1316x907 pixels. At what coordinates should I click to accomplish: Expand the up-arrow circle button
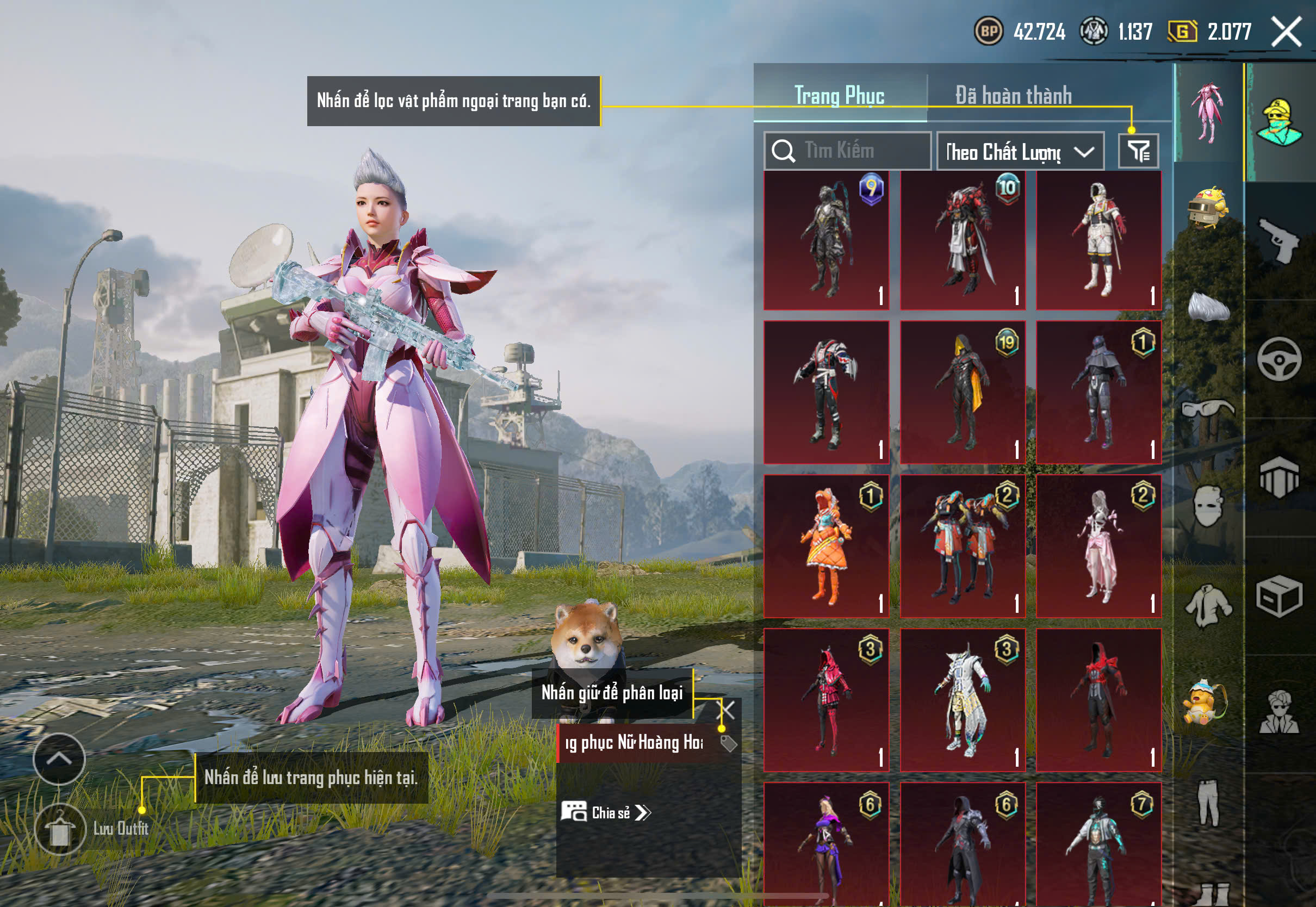[x=59, y=759]
